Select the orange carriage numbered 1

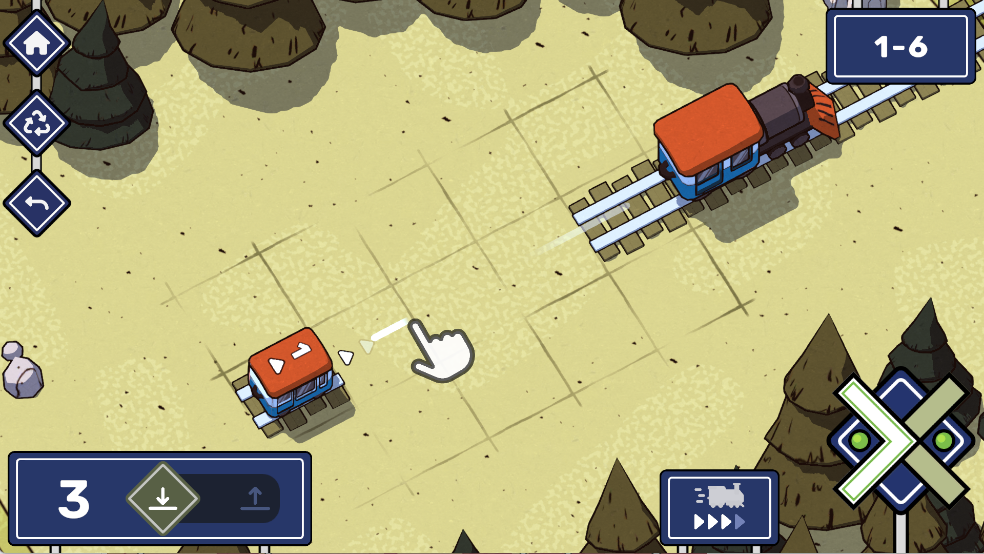291,371
